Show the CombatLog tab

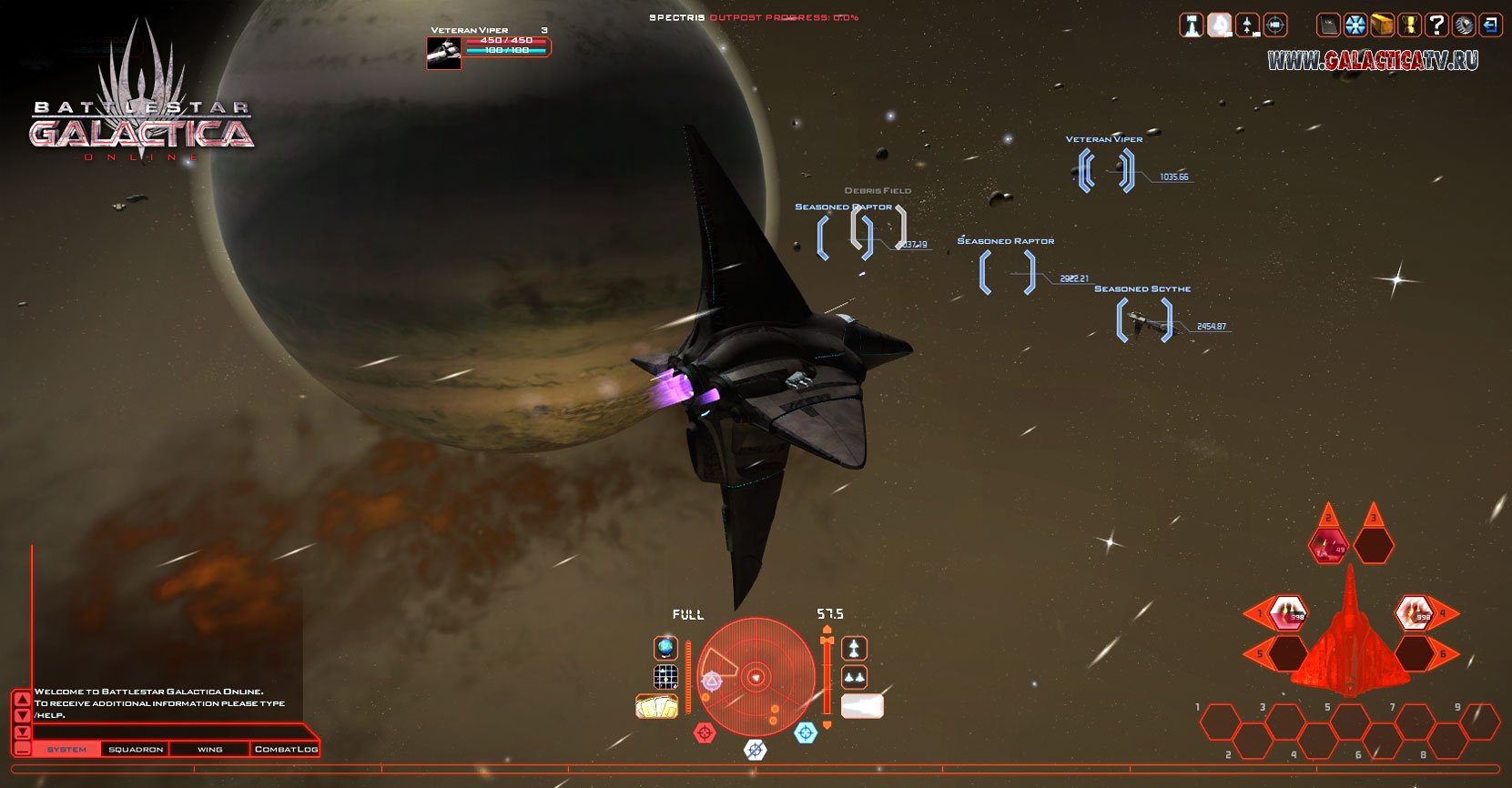286,749
